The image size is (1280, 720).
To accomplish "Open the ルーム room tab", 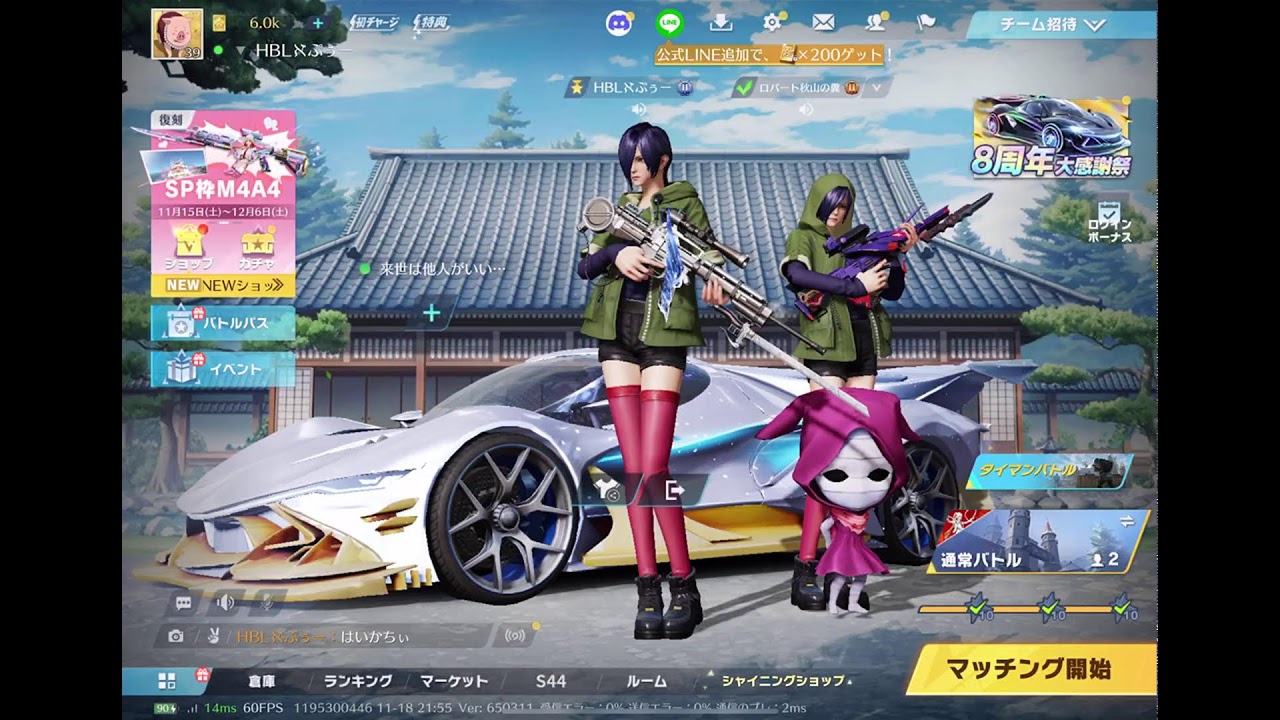I will 646,681.
